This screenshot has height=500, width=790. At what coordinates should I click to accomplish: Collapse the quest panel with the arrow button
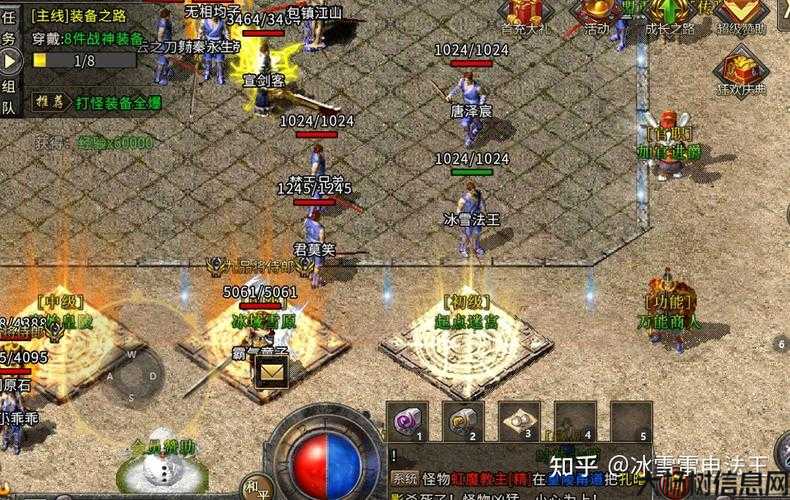pyautogui.click(x=11, y=61)
